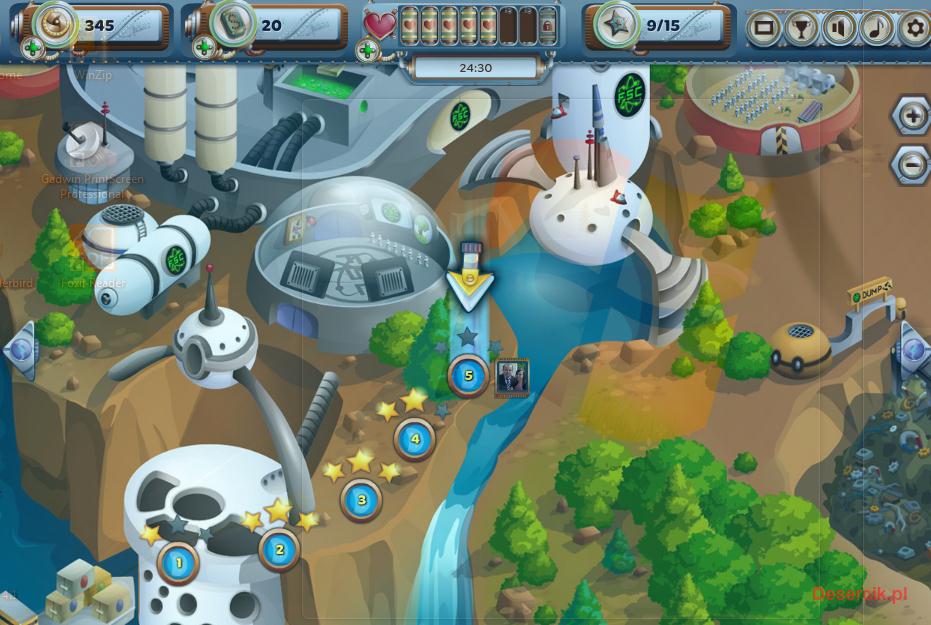
Task: Start level 5 node
Action: point(468,376)
